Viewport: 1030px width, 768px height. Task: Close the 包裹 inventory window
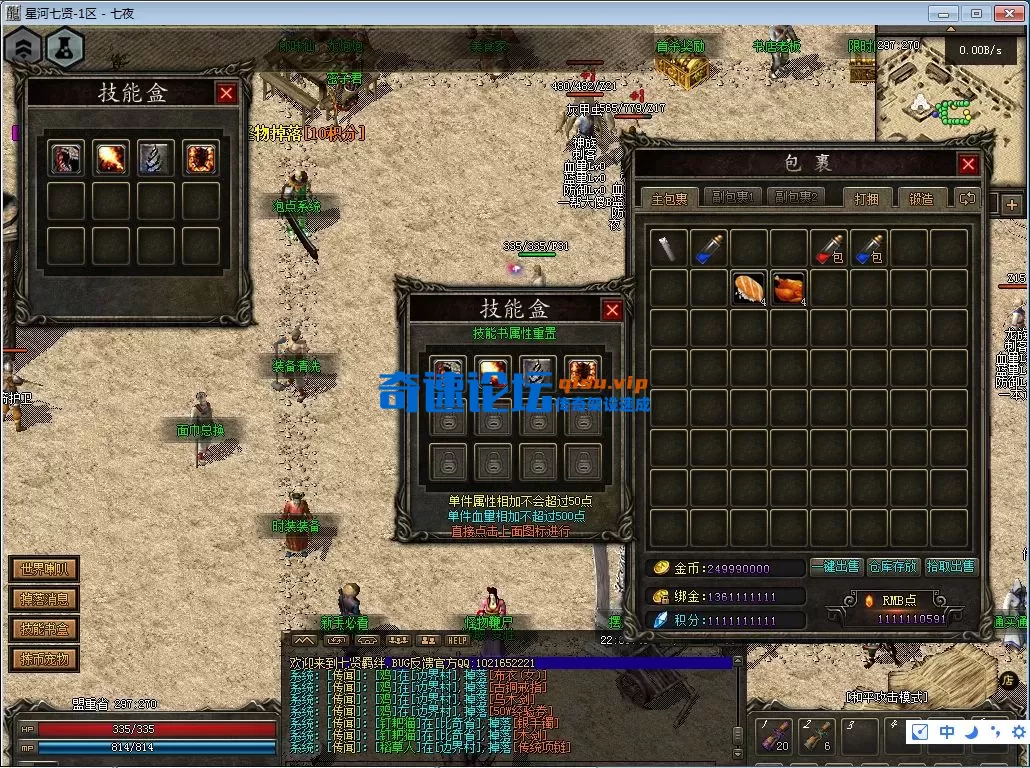tap(968, 164)
